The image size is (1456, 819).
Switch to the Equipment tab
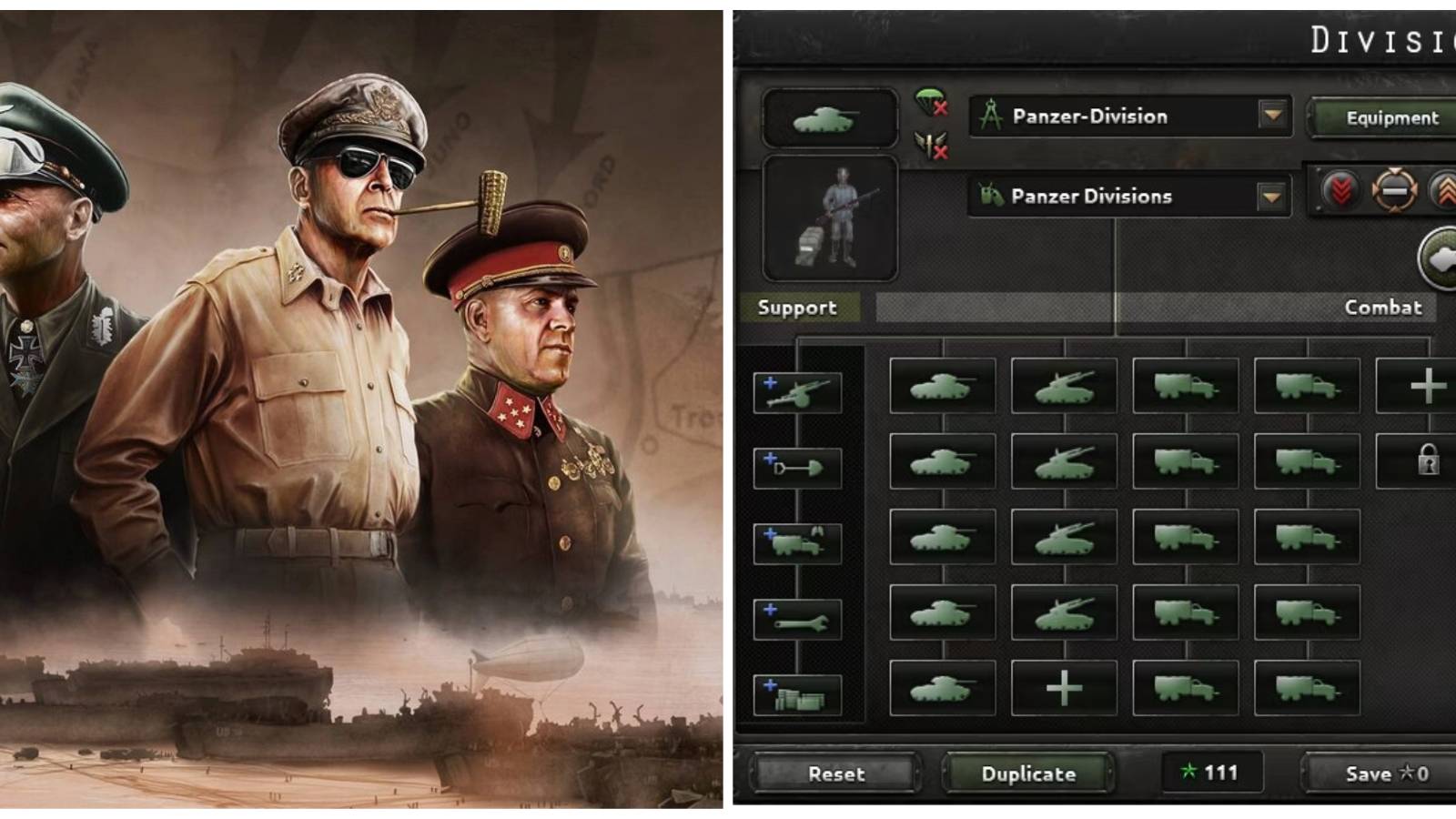(1392, 116)
